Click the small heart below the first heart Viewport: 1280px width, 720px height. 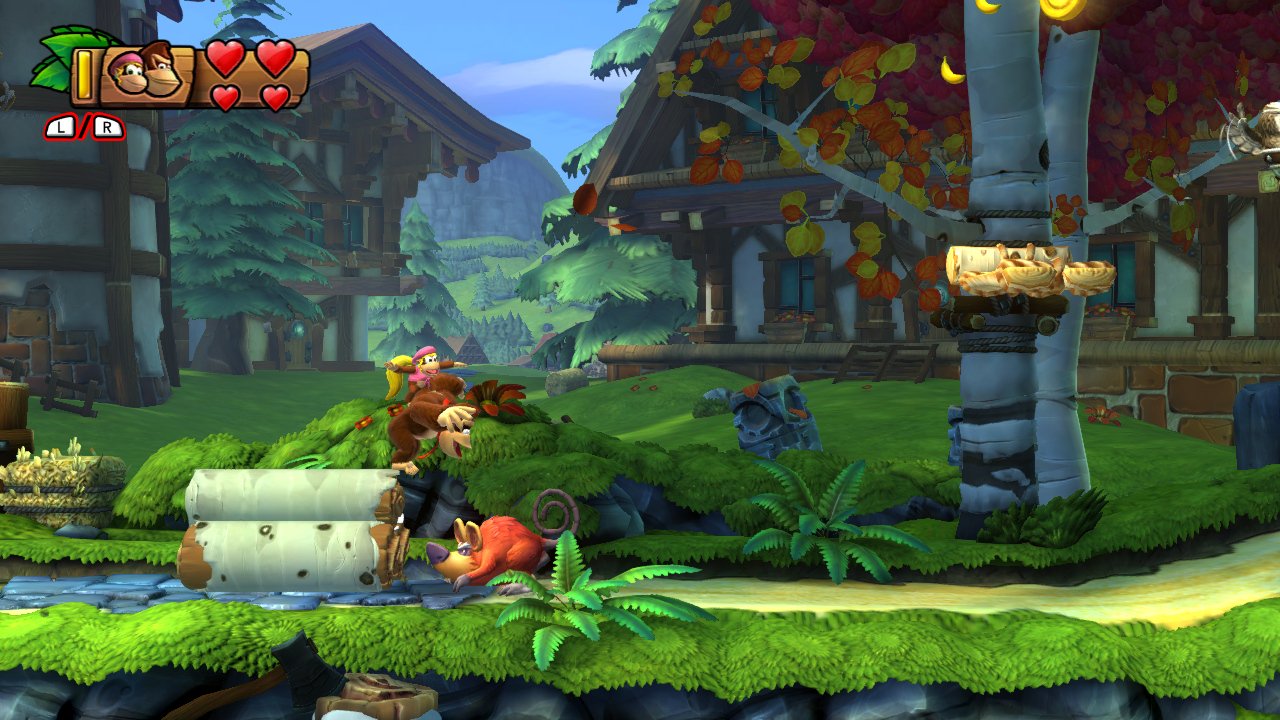[x=226, y=96]
